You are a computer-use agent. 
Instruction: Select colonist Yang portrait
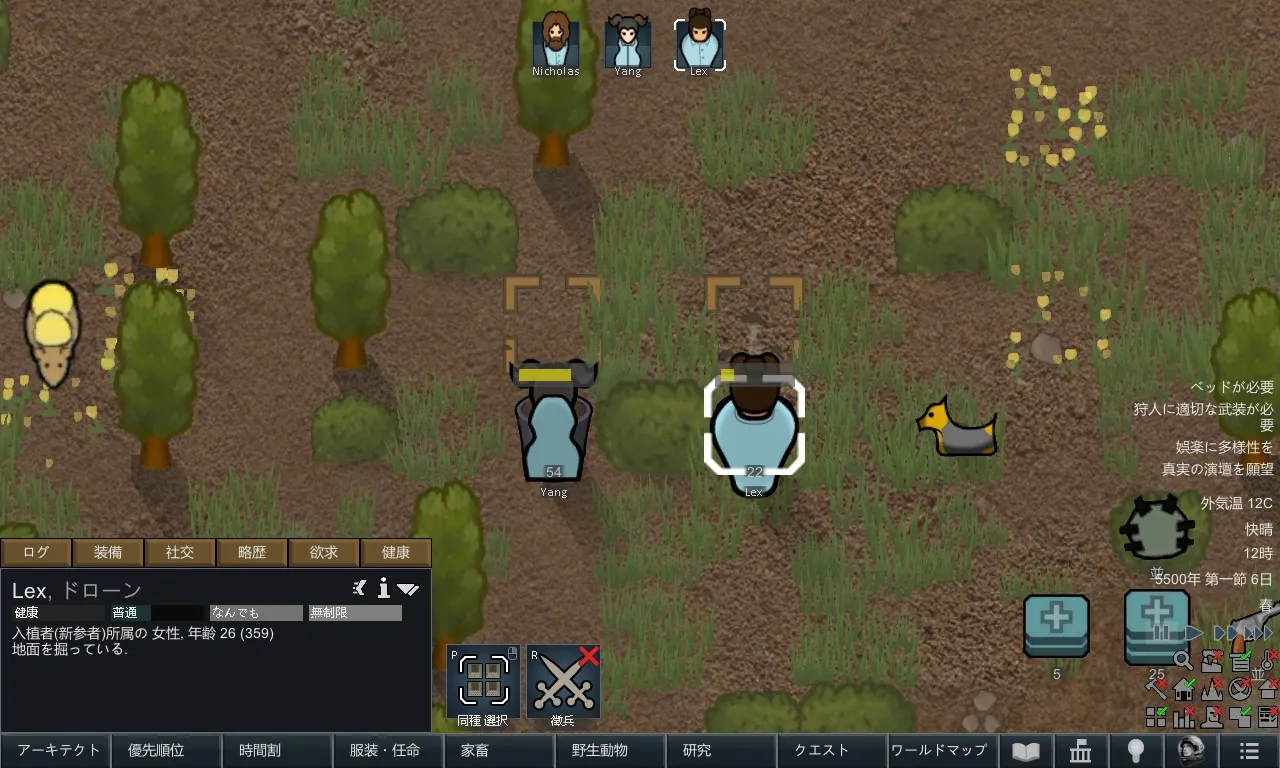(628, 42)
